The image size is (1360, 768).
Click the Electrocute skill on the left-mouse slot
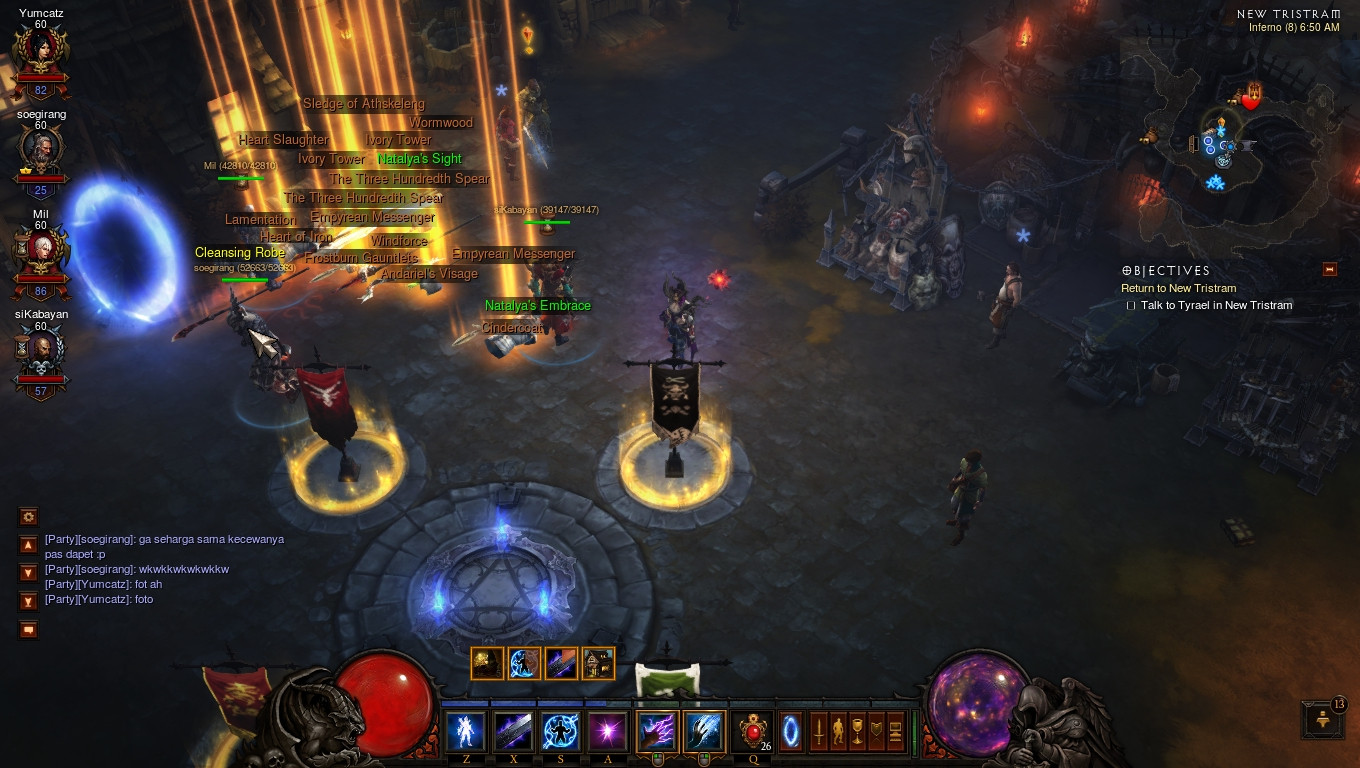click(656, 730)
